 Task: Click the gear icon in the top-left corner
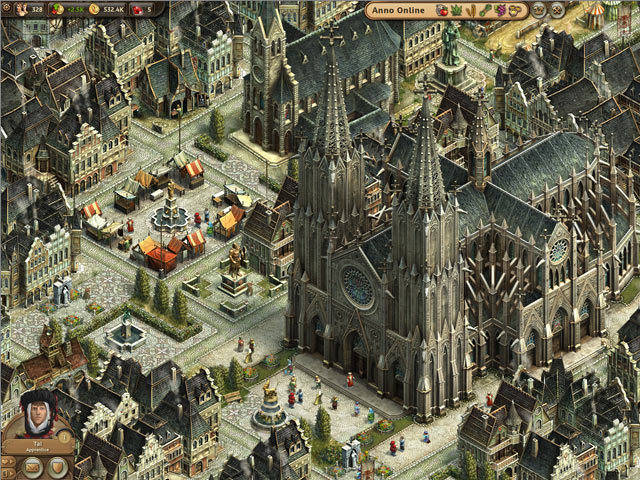coord(7,7)
